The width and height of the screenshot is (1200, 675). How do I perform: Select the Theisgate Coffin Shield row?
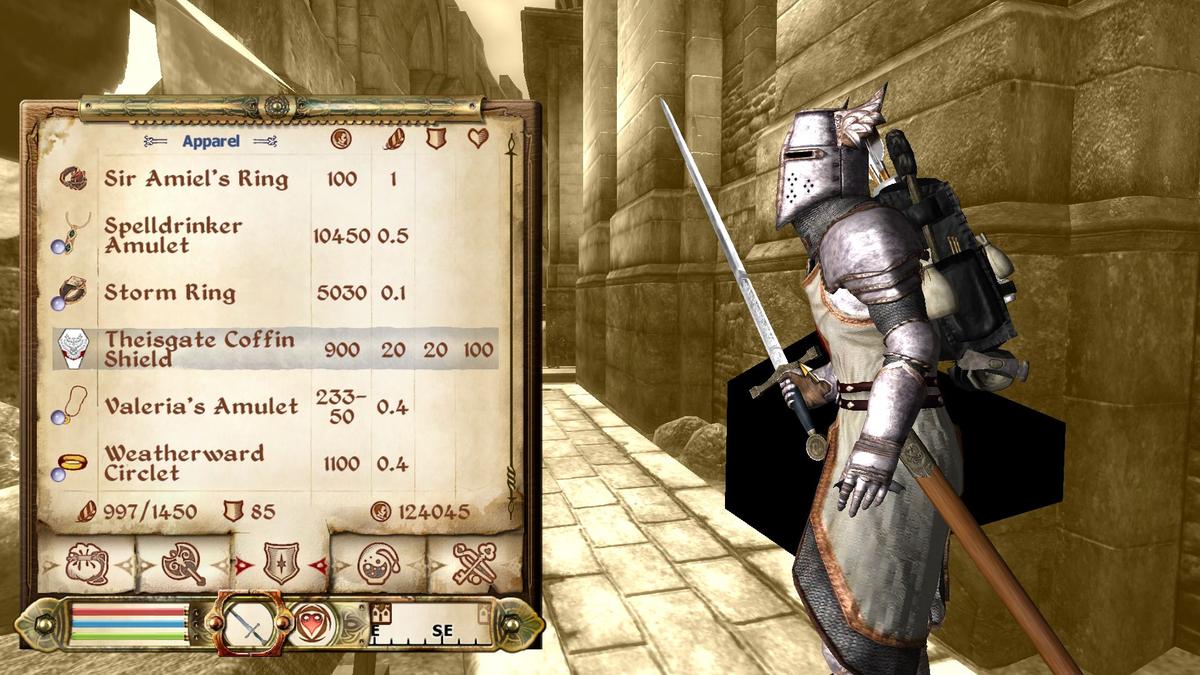[200, 349]
